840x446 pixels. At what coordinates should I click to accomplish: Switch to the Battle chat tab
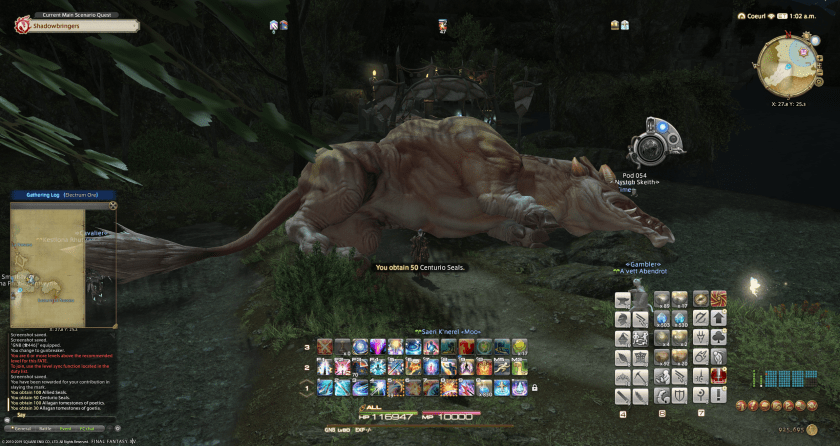[46, 428]
